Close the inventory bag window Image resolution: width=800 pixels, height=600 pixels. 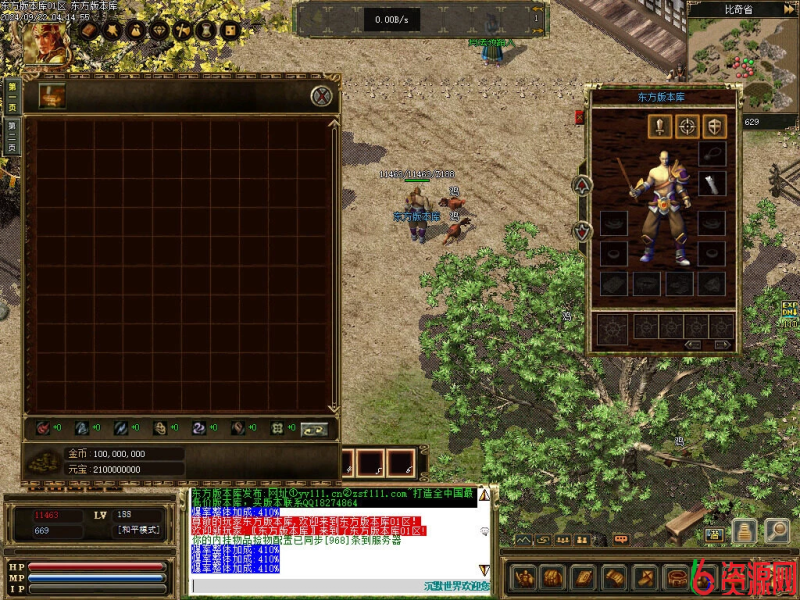point(321,96)
